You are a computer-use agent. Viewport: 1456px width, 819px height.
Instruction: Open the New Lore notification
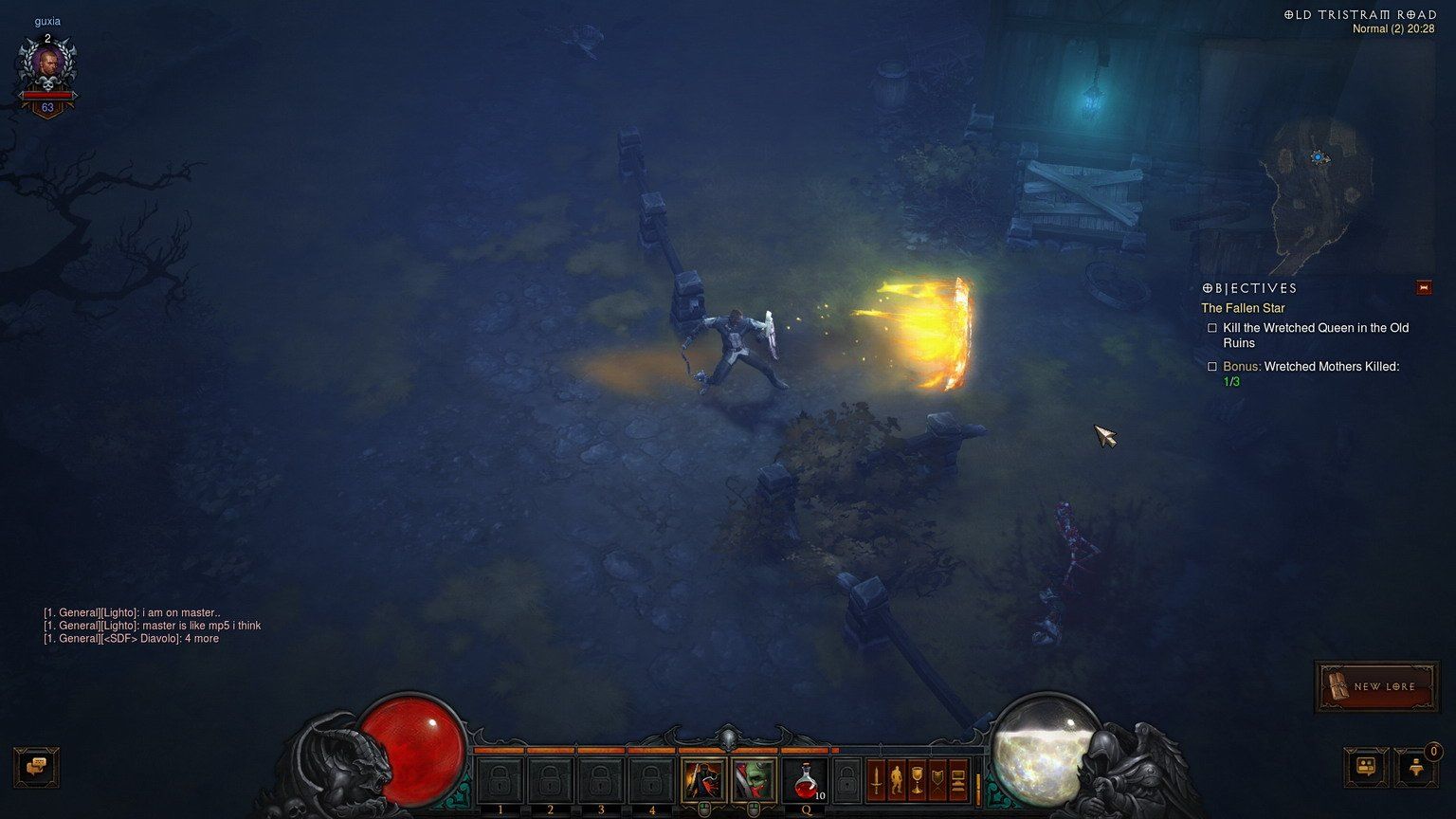pyautogui.click(x=1377, y=686)
